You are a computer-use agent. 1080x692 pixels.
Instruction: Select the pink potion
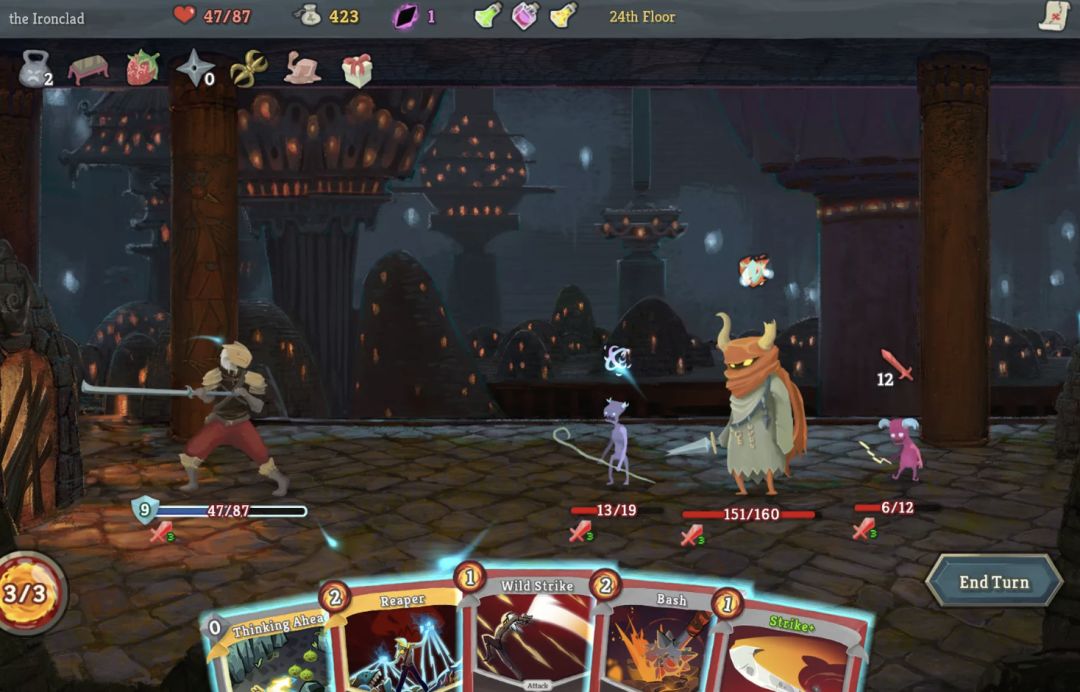click(x=525, y=16)
